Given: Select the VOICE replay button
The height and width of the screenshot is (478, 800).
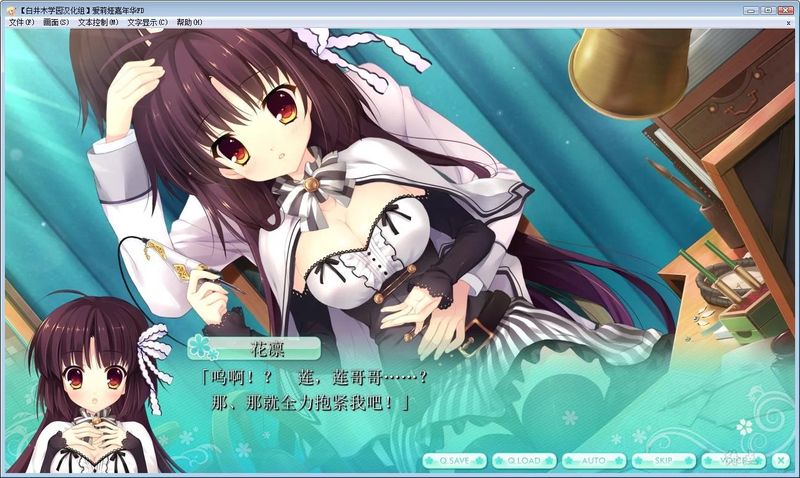Looking at the screenshot, I should (x=733, y=460).
